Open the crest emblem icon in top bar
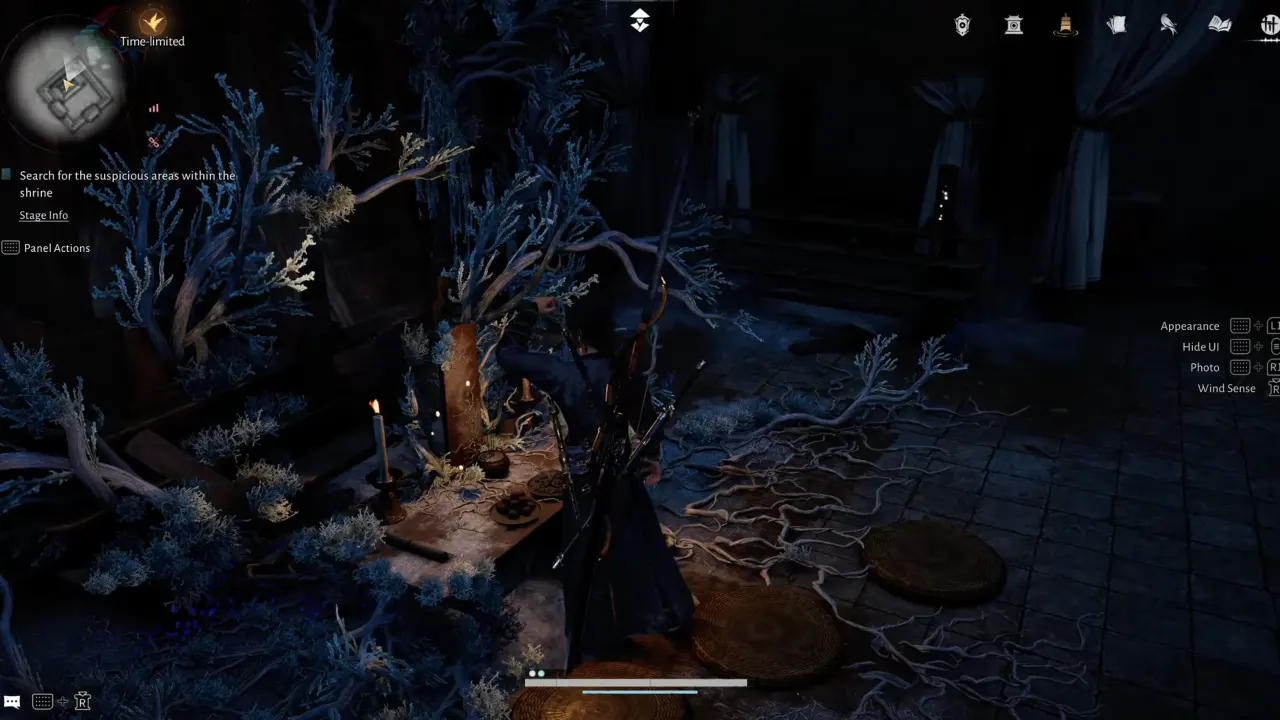The image size is (1280, 720). tap(961, 24)
